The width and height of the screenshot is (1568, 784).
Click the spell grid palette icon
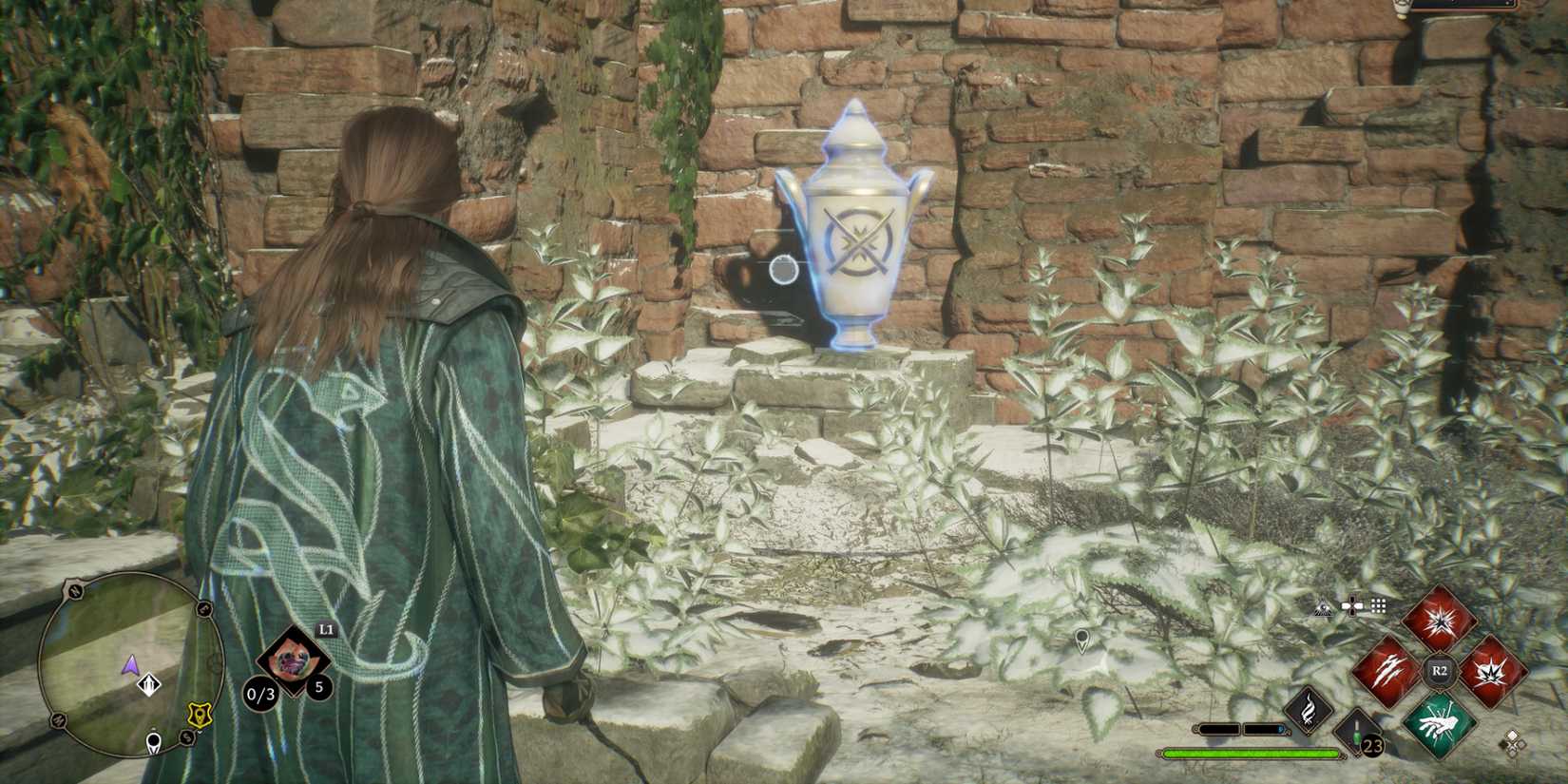tap(1378, 604)
